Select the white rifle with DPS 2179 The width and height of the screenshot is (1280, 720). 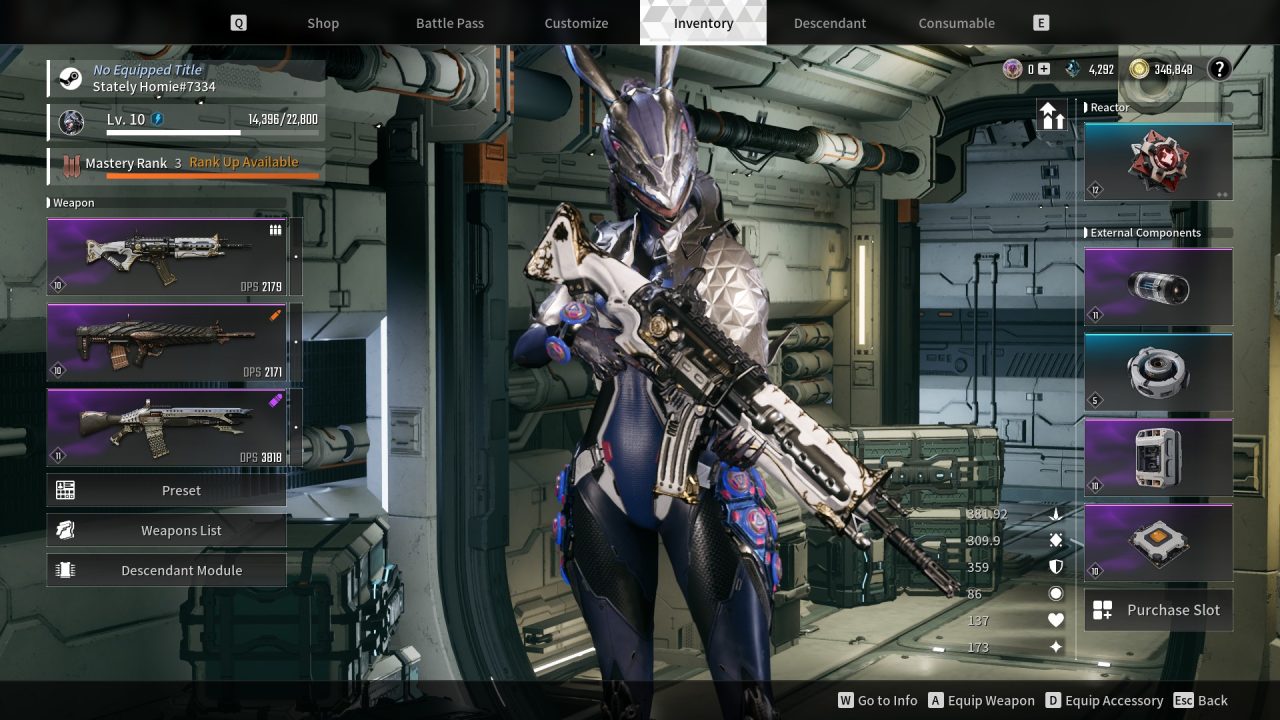click(x=166, y=257)
